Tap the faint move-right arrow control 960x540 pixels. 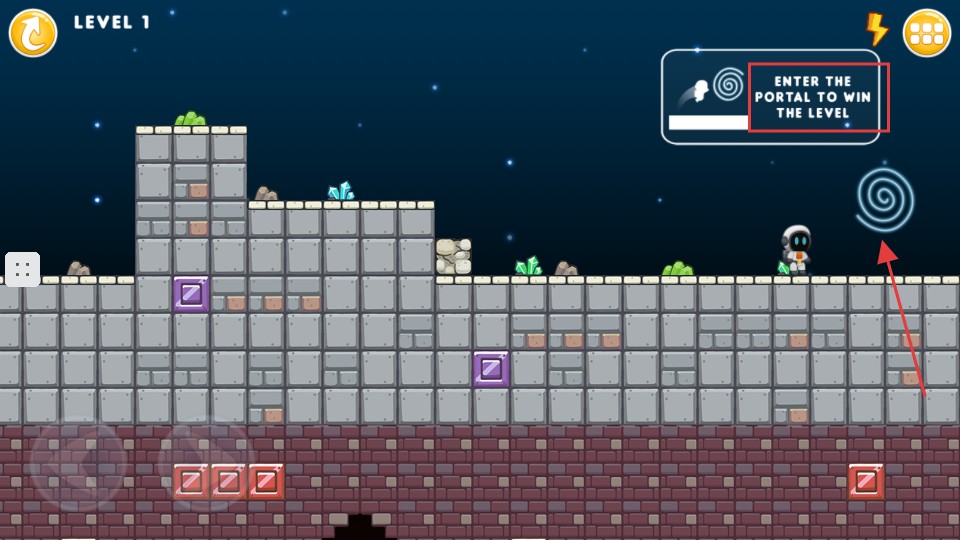click(207, 464)
